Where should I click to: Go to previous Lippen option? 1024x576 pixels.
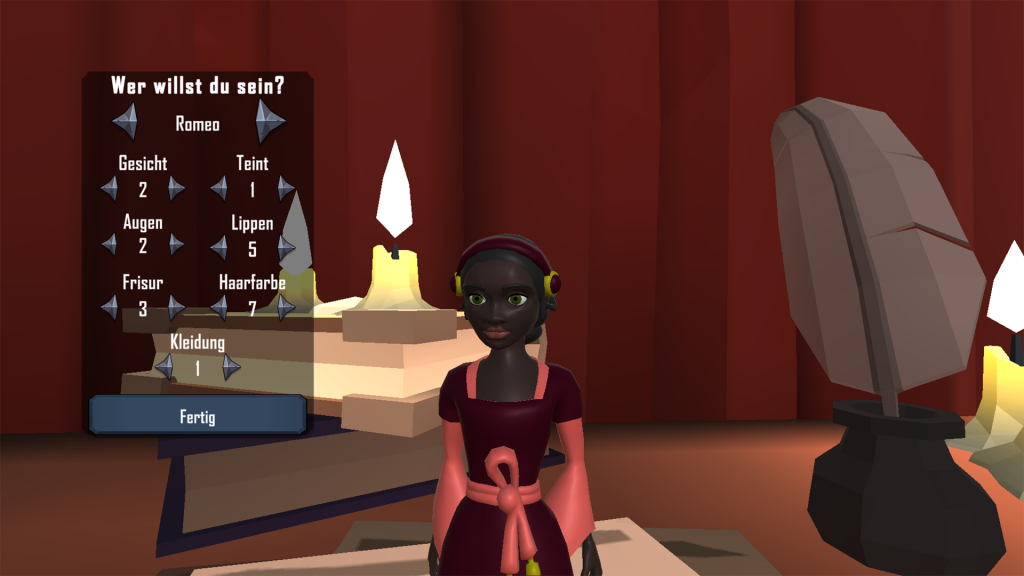point(219,247)
